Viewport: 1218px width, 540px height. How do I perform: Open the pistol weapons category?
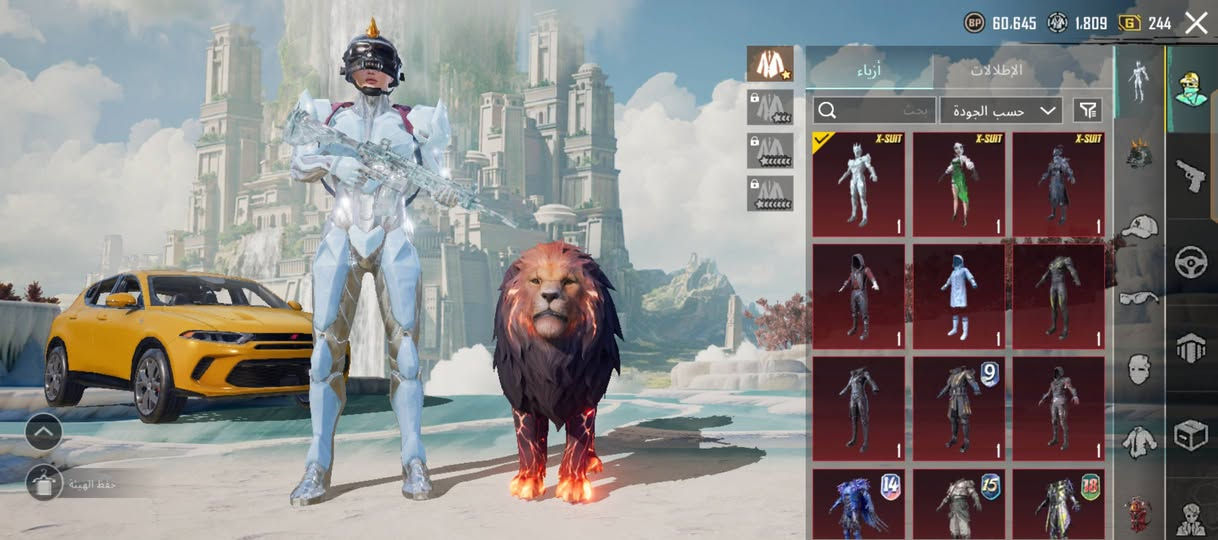[x=1190, y=175]
